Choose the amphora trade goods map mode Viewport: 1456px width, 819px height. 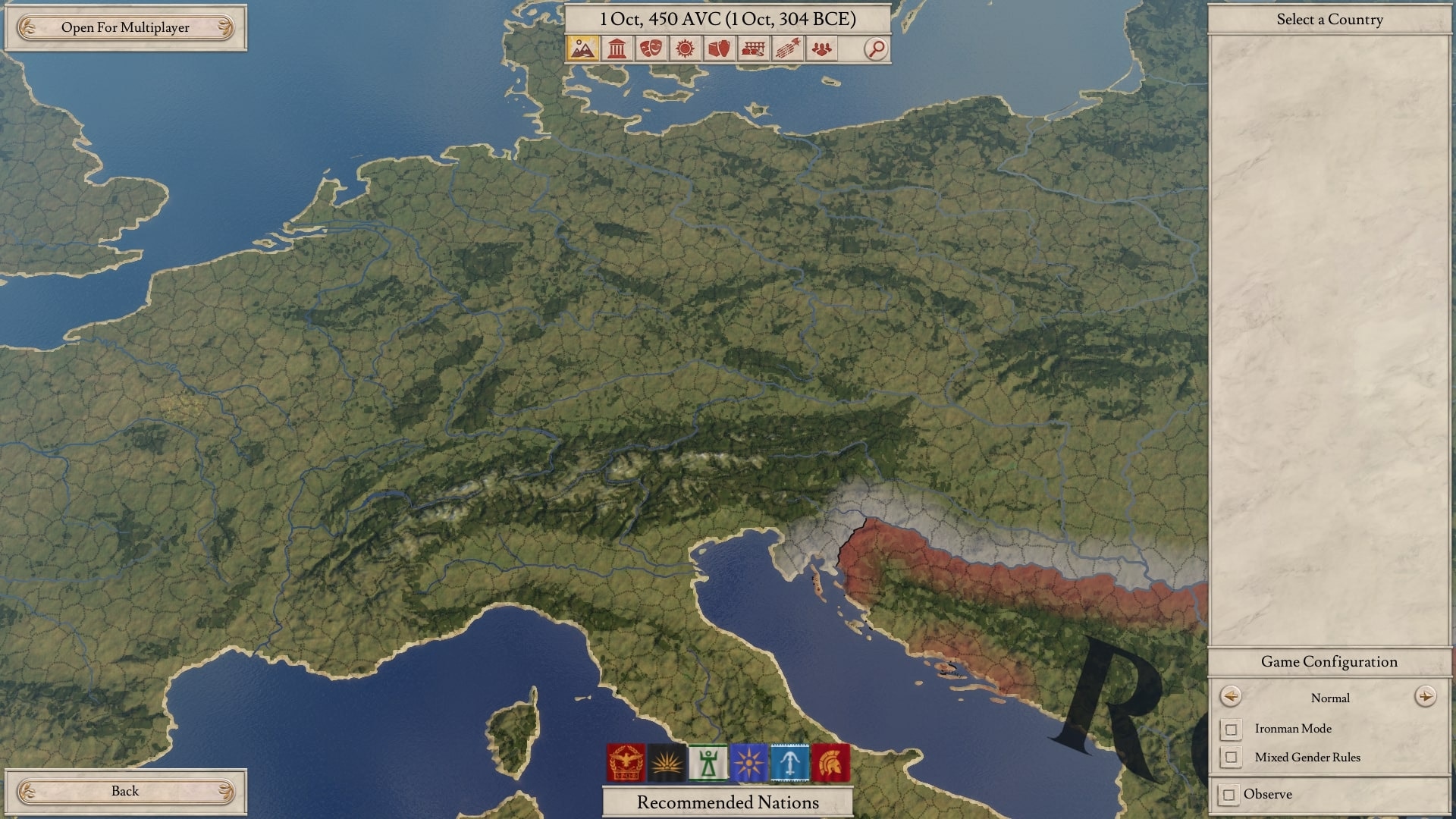point(719,49)
